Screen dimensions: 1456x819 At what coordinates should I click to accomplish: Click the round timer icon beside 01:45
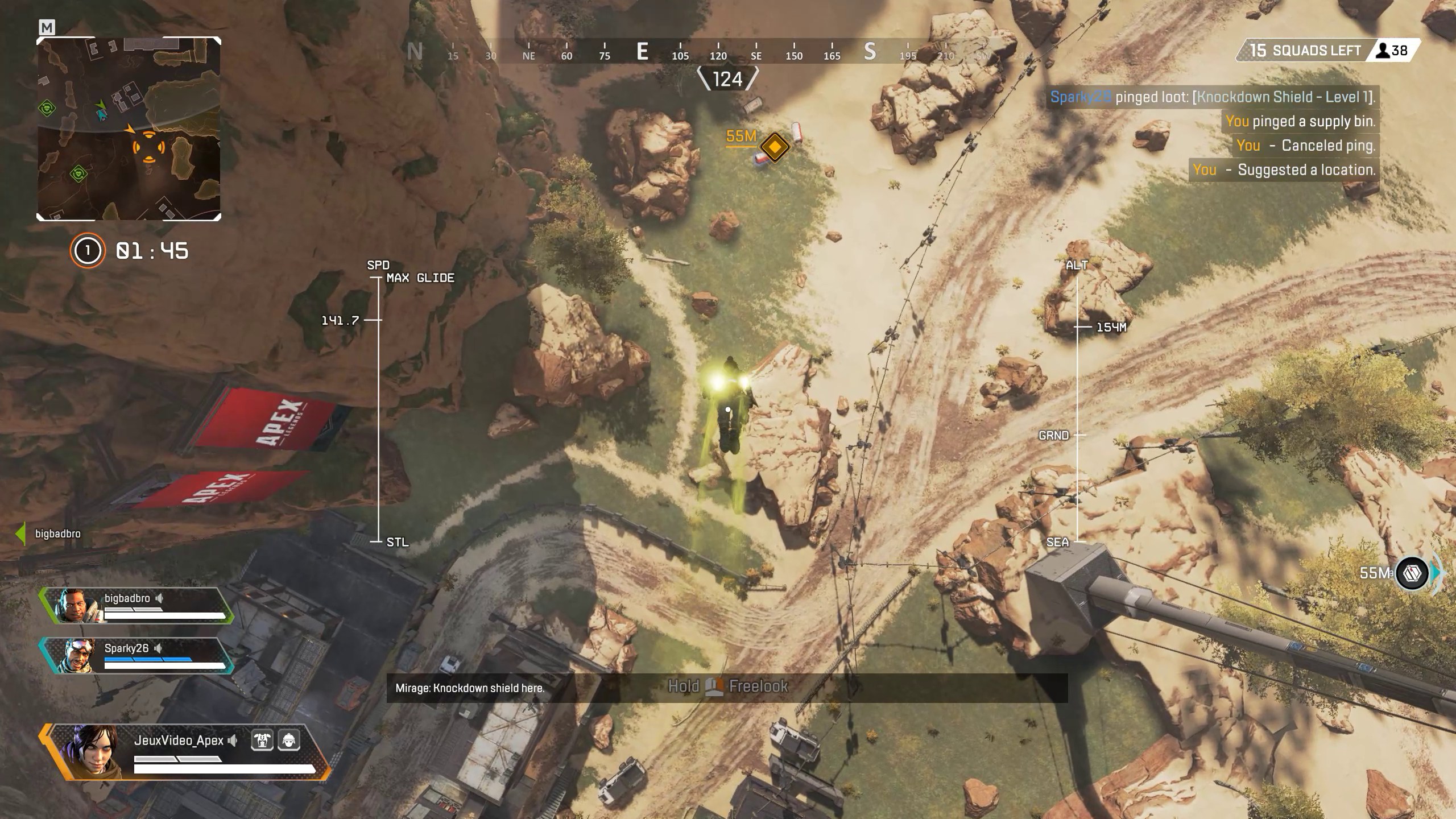pos(87,250)
